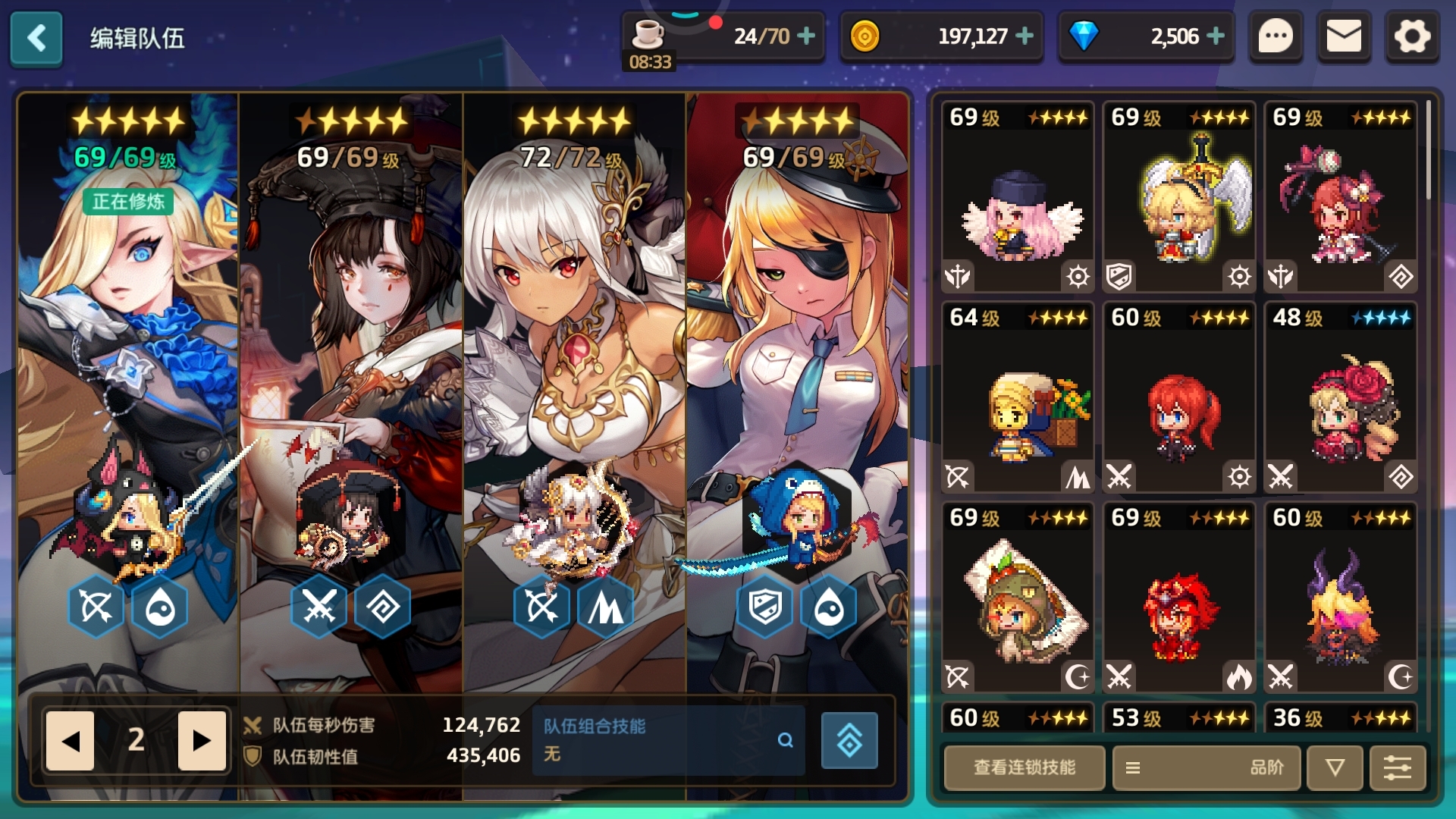Open the mail inbox
Image resolution: width=1456 pixels, height=819 pixels.
point(1343,36)
